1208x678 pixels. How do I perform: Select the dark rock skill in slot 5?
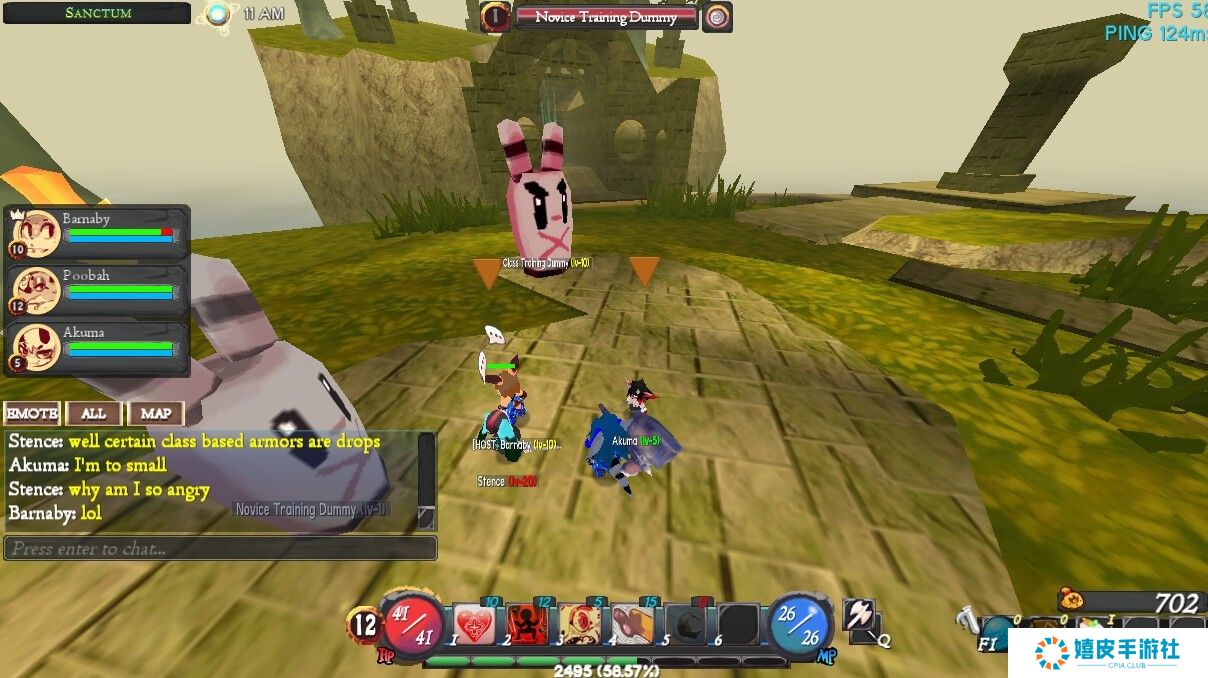click(x=686, y=625)
